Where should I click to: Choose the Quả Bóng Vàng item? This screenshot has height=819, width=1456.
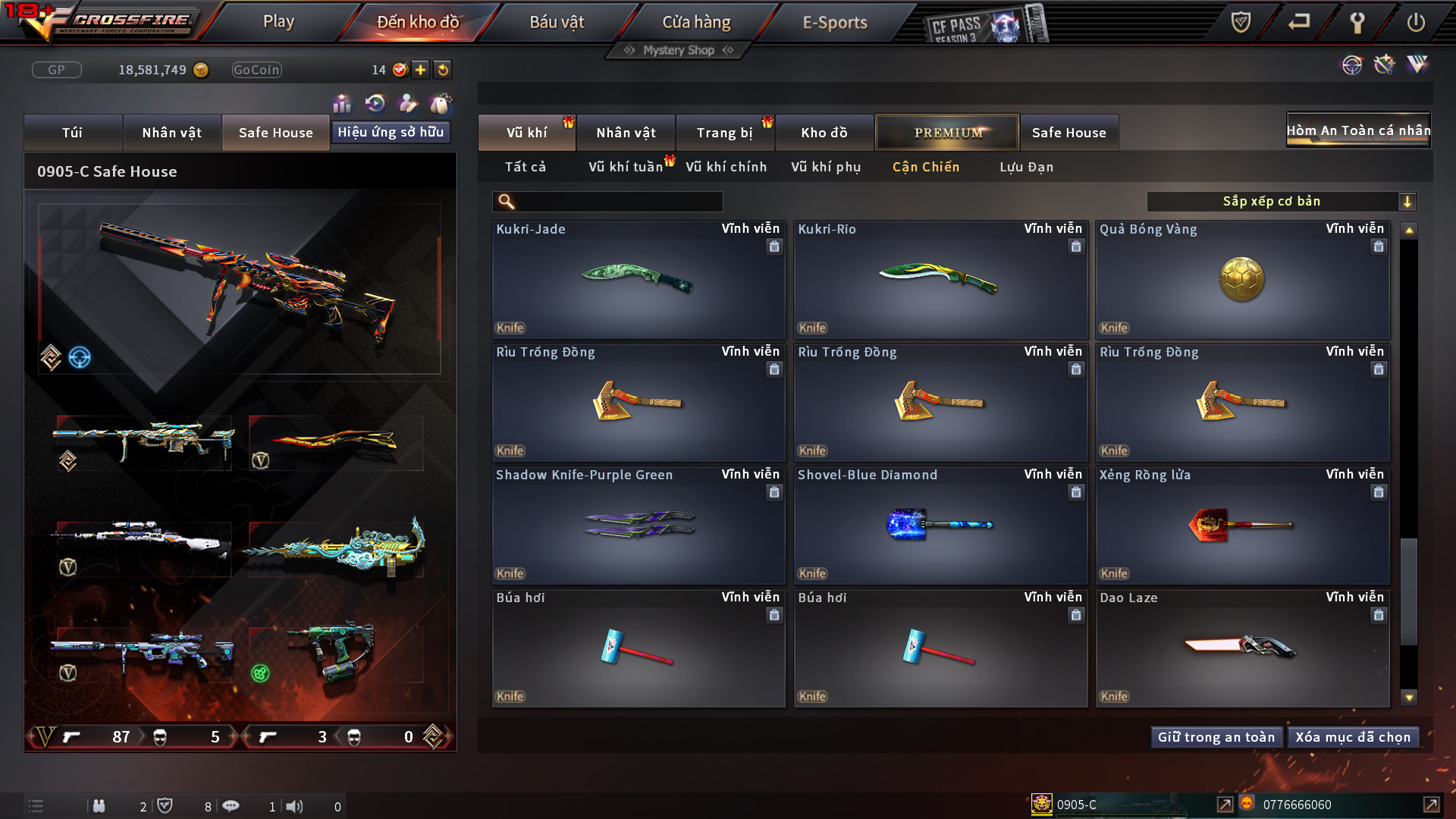1241,280
